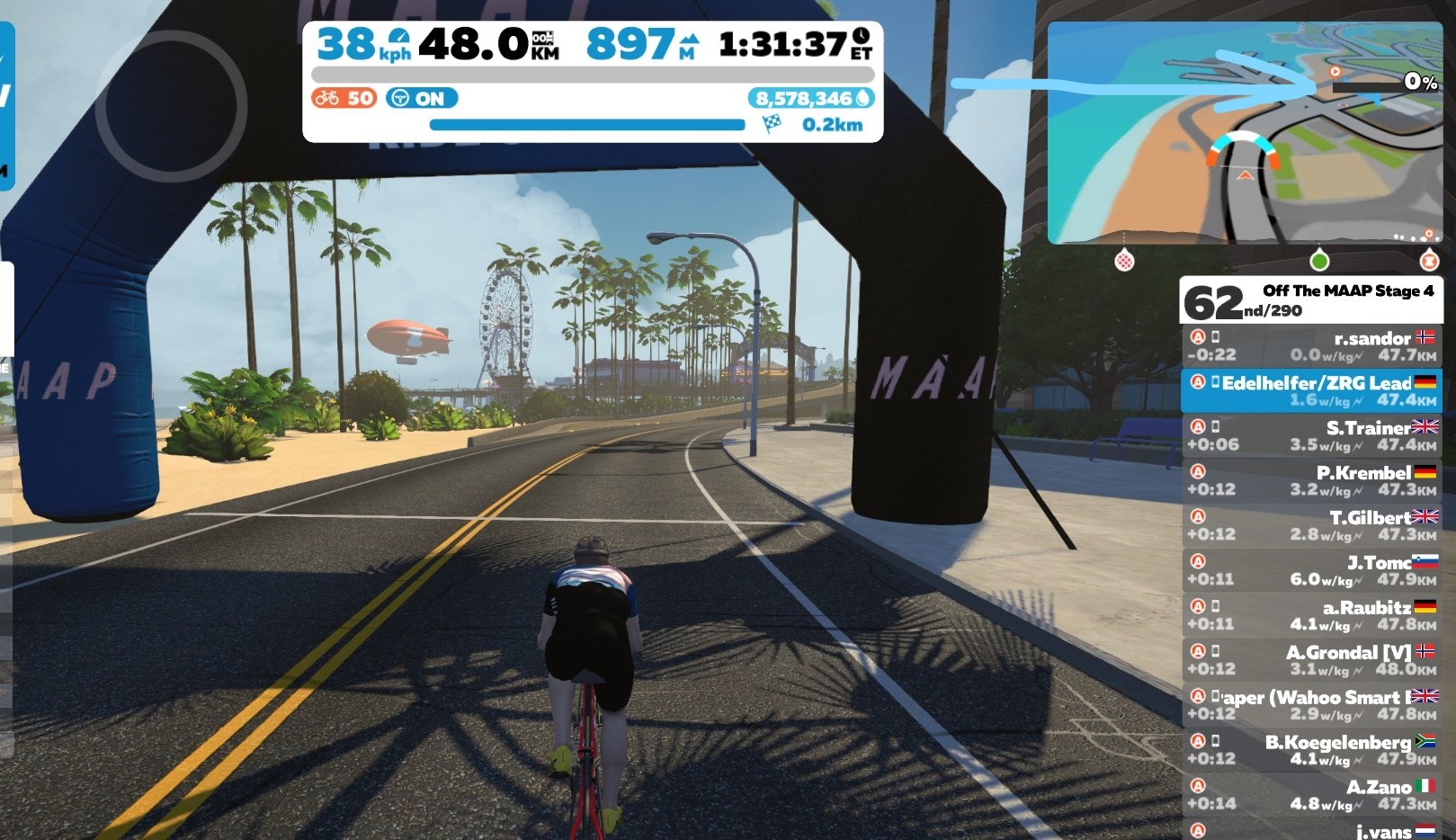Click the minimap view
1456x840 pixels.
(x=1245, y=133)
